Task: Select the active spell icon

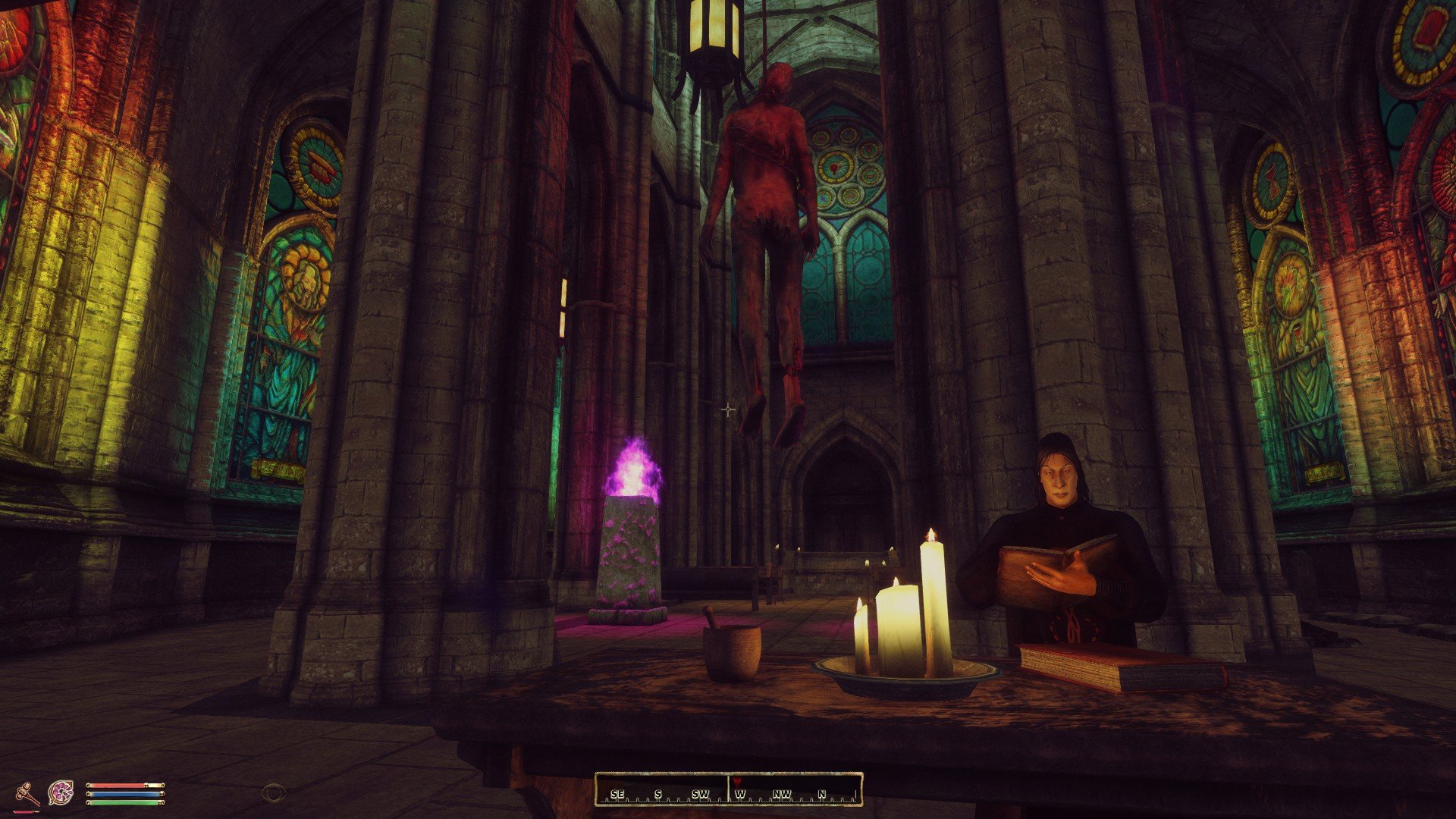Action: click(x=60, y=792)
